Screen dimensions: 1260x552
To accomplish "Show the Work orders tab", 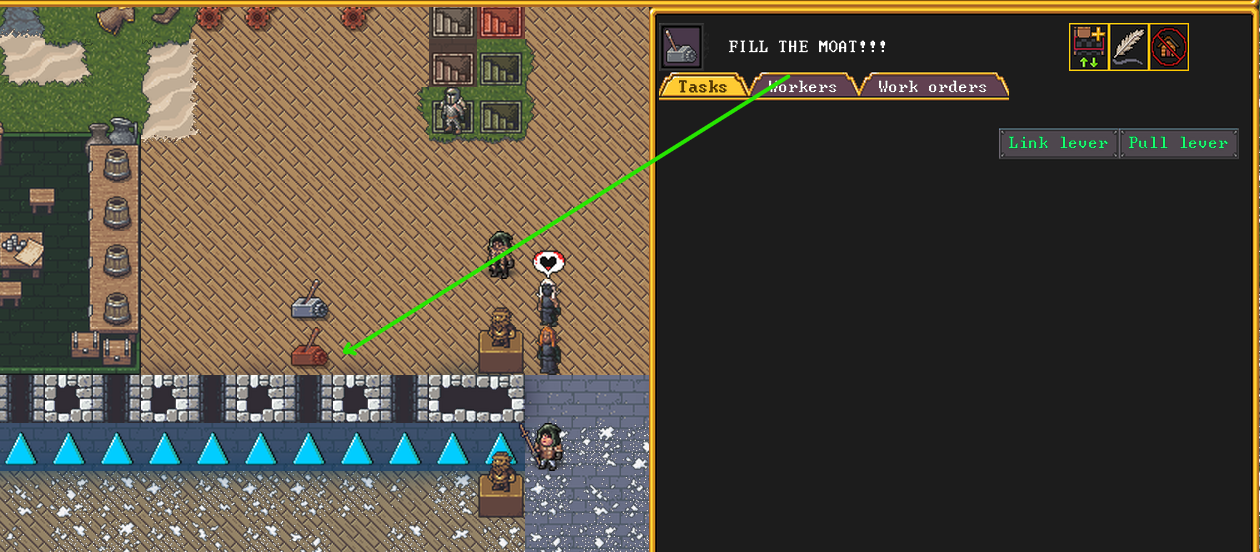I will [932, 87].
